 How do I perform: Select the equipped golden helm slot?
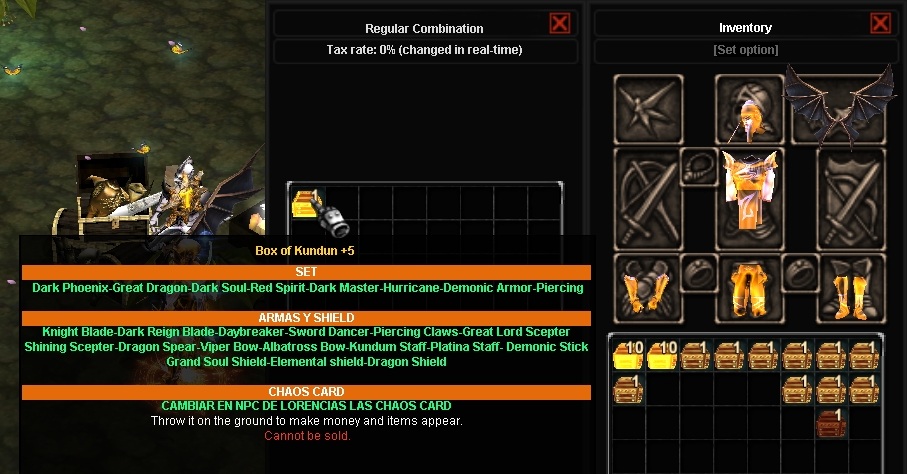coord(748,108)
